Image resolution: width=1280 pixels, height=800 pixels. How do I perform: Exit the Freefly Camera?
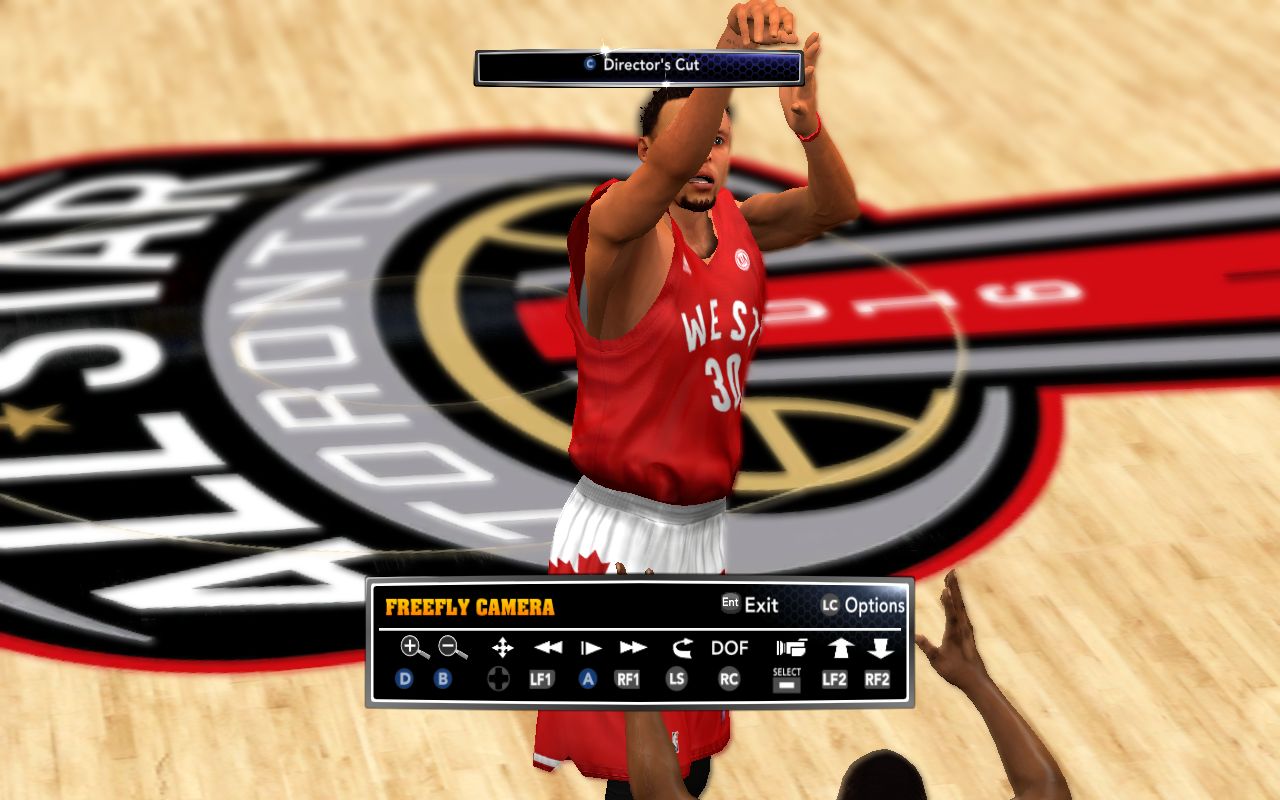pos(750,604)
